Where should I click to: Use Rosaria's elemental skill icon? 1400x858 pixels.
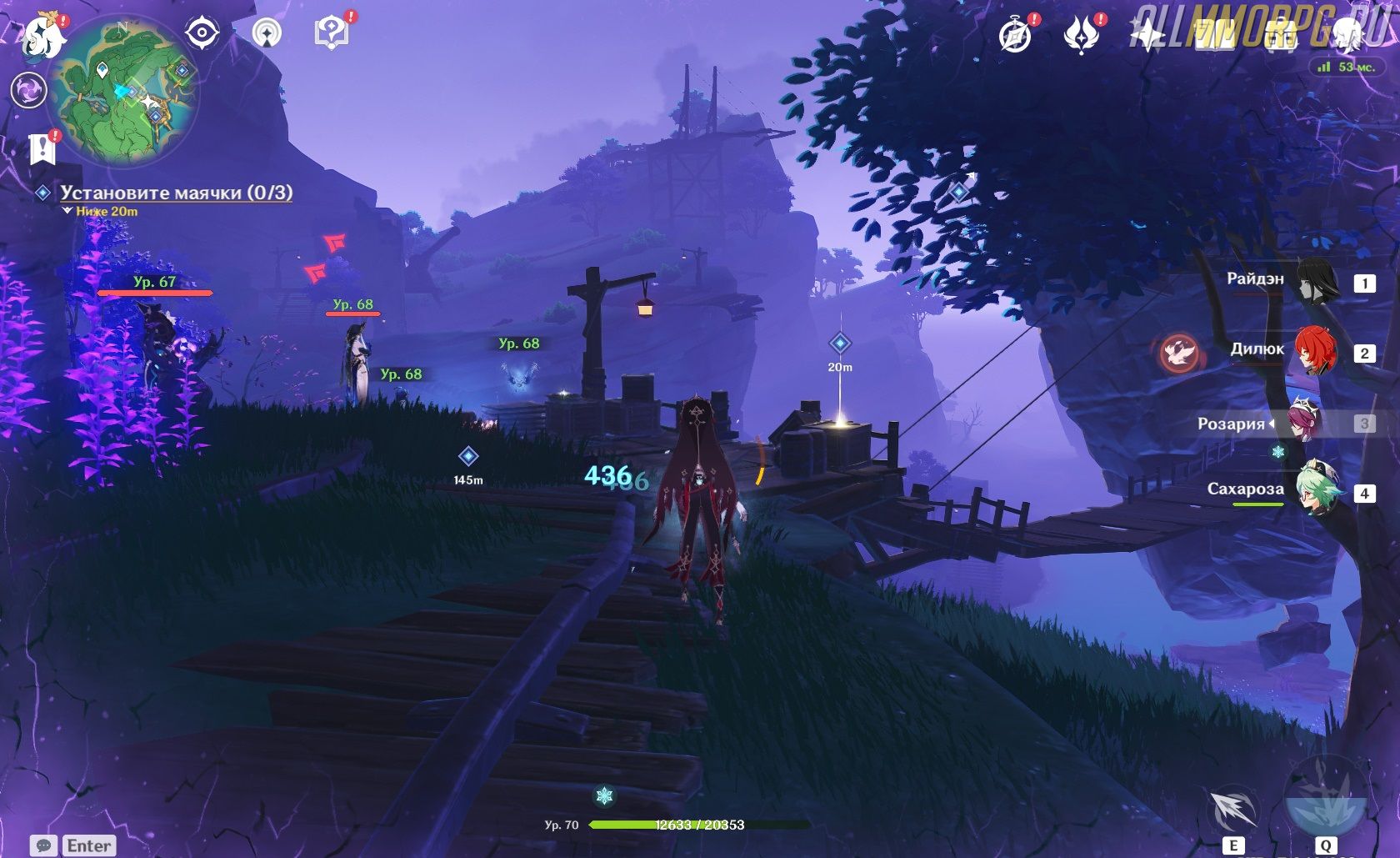(1232, 809)
